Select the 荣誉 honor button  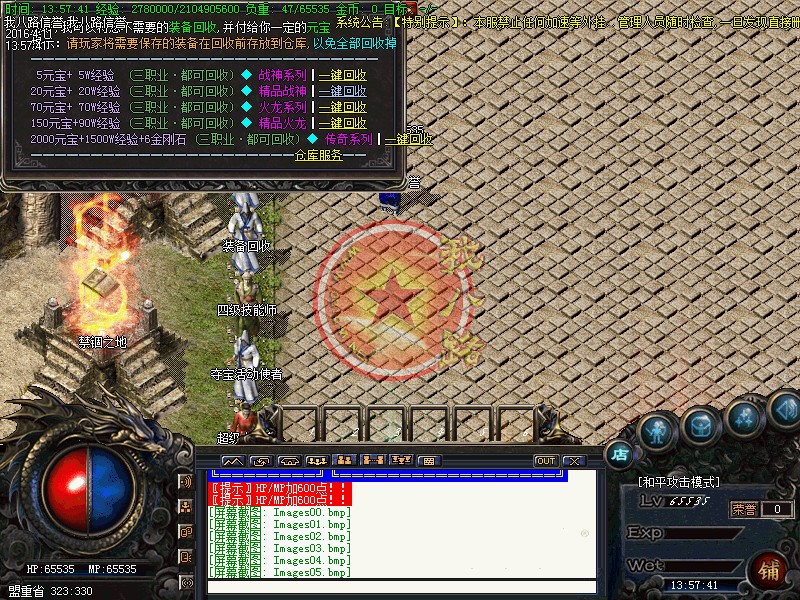pos(743,509)
